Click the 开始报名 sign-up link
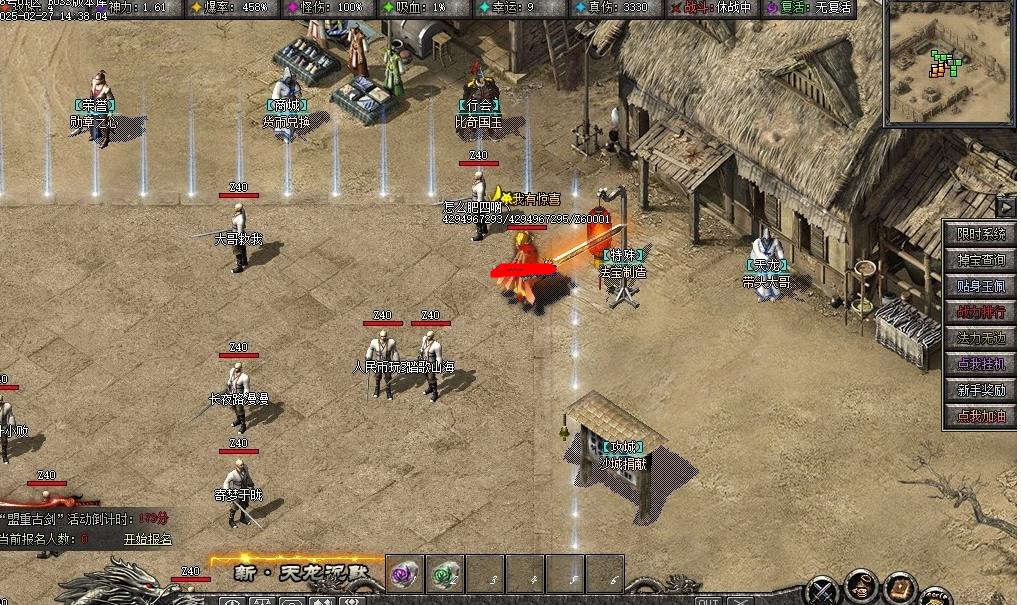The height and width of the screenshot is (605, 1021). point(148,539)
